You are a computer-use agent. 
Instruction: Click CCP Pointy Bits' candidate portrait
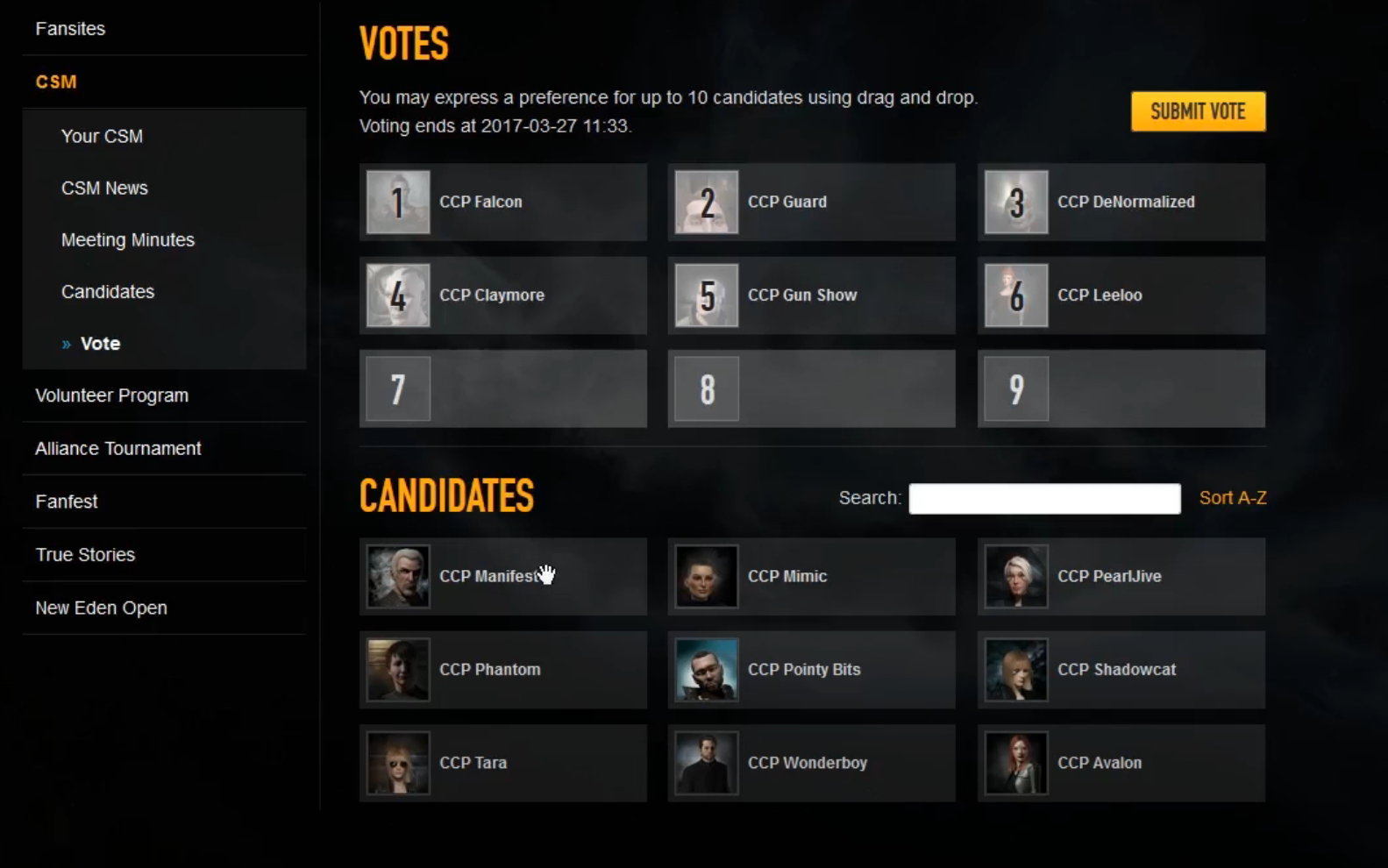point(707,669)
